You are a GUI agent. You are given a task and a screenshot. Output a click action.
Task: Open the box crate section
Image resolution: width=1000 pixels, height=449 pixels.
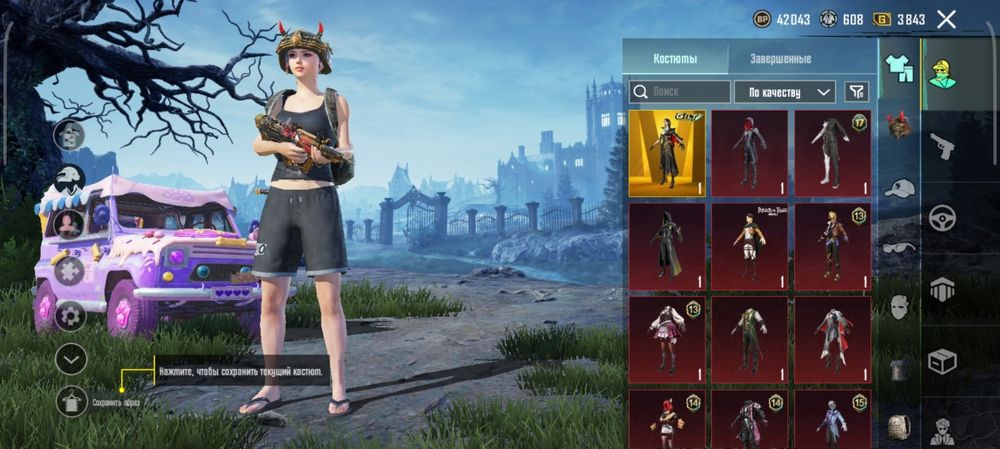tap(942, 361)
